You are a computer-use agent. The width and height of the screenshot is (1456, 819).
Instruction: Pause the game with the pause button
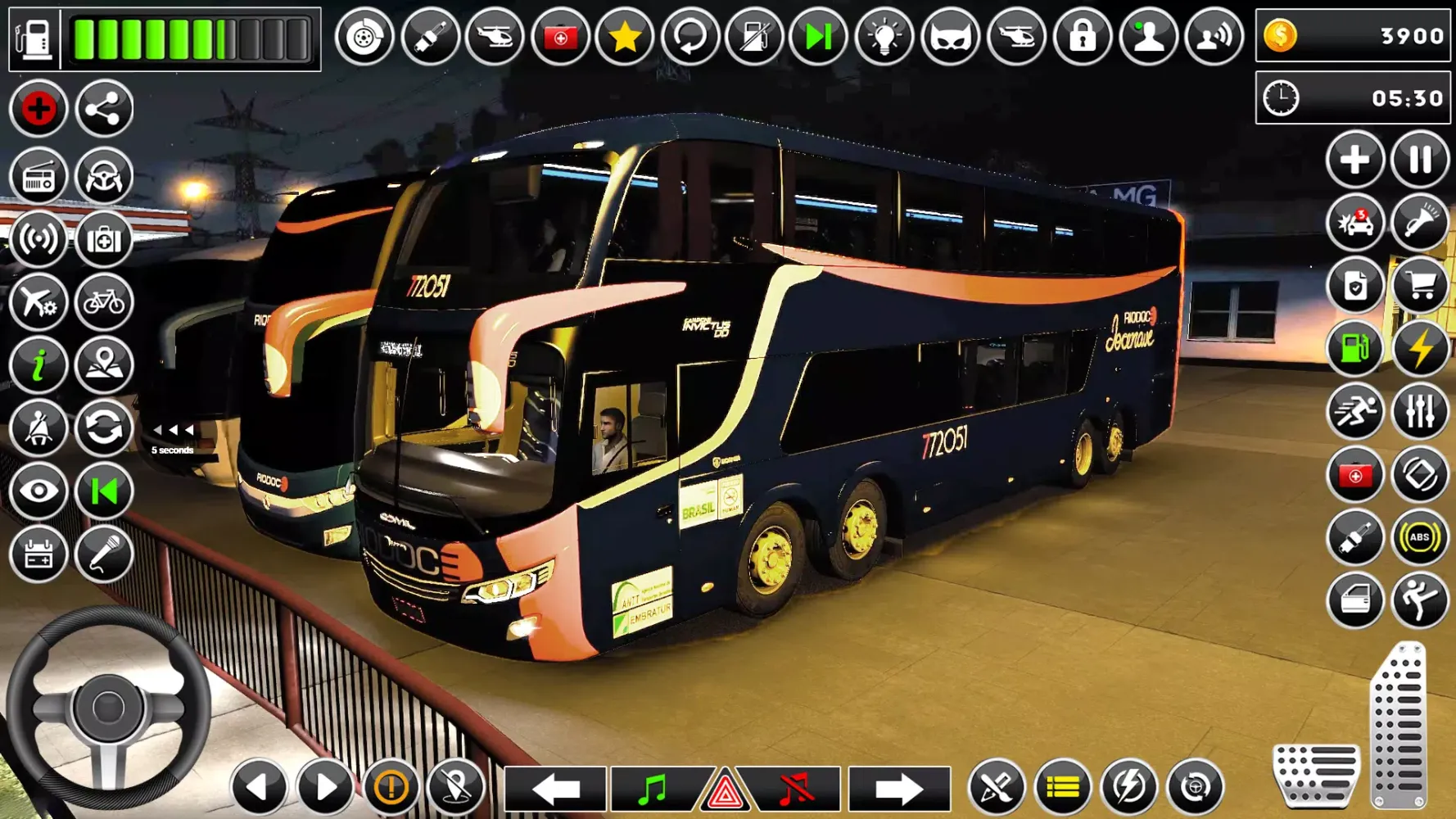(1419, 159)
